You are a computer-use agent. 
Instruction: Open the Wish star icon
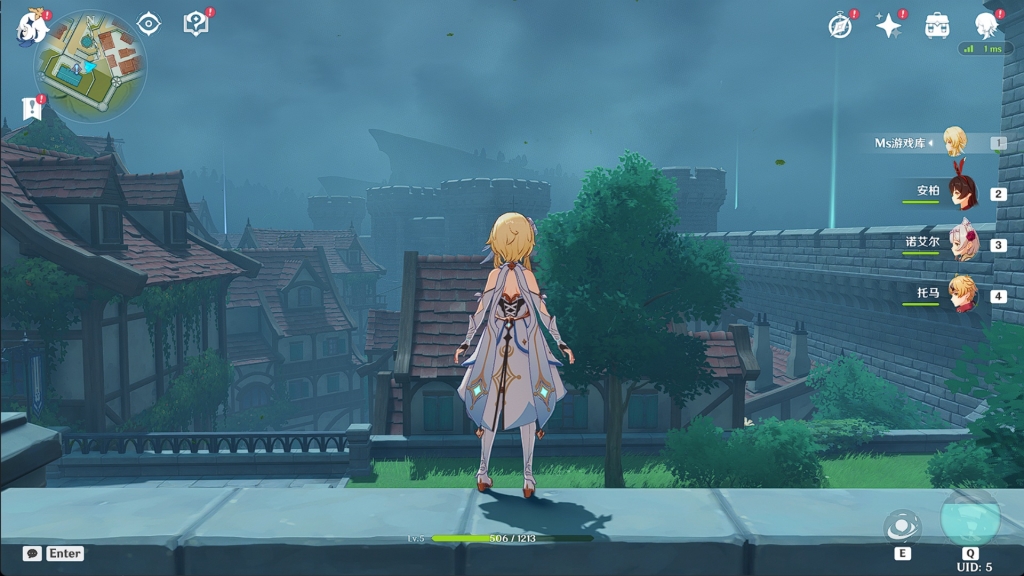tap(888, 27)
